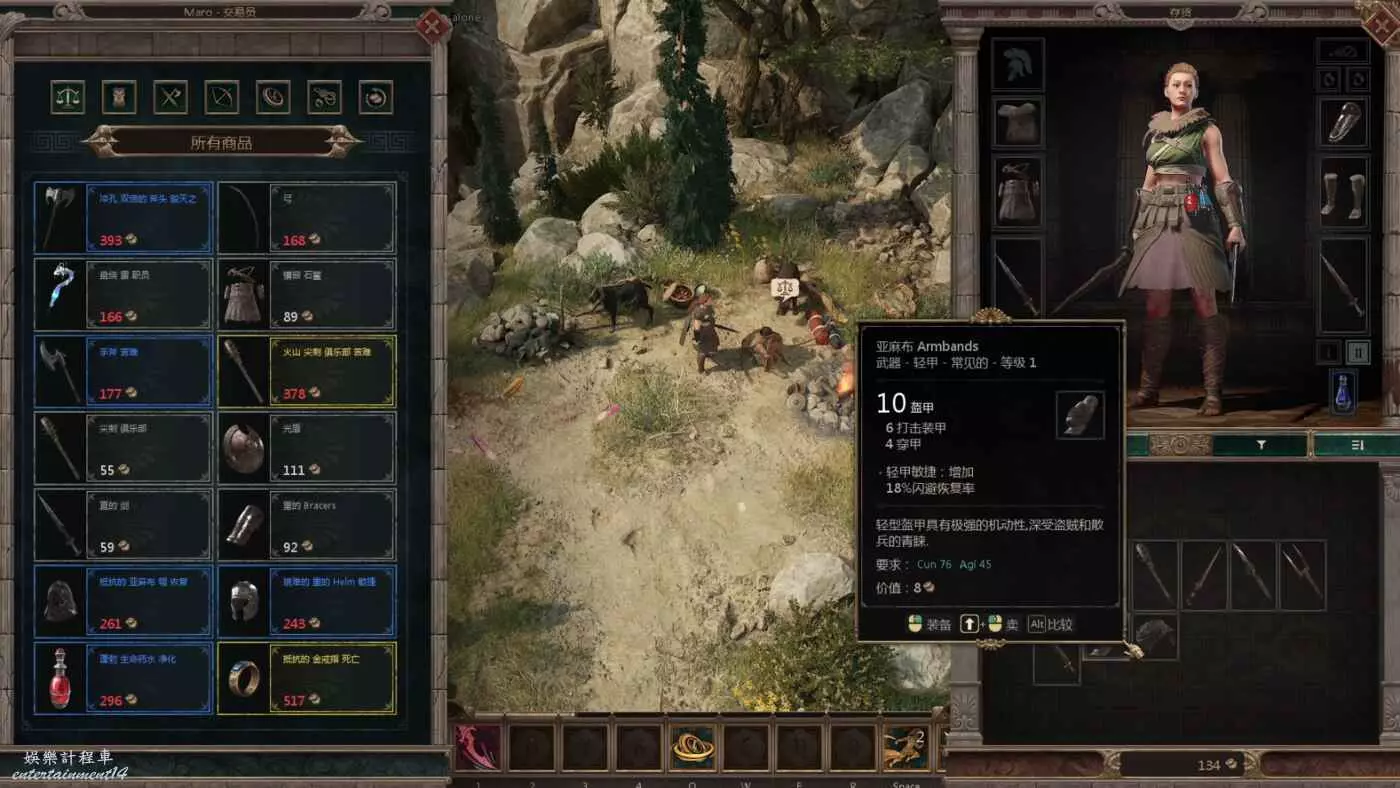Buy the double axe priced 393

[123, 217]
